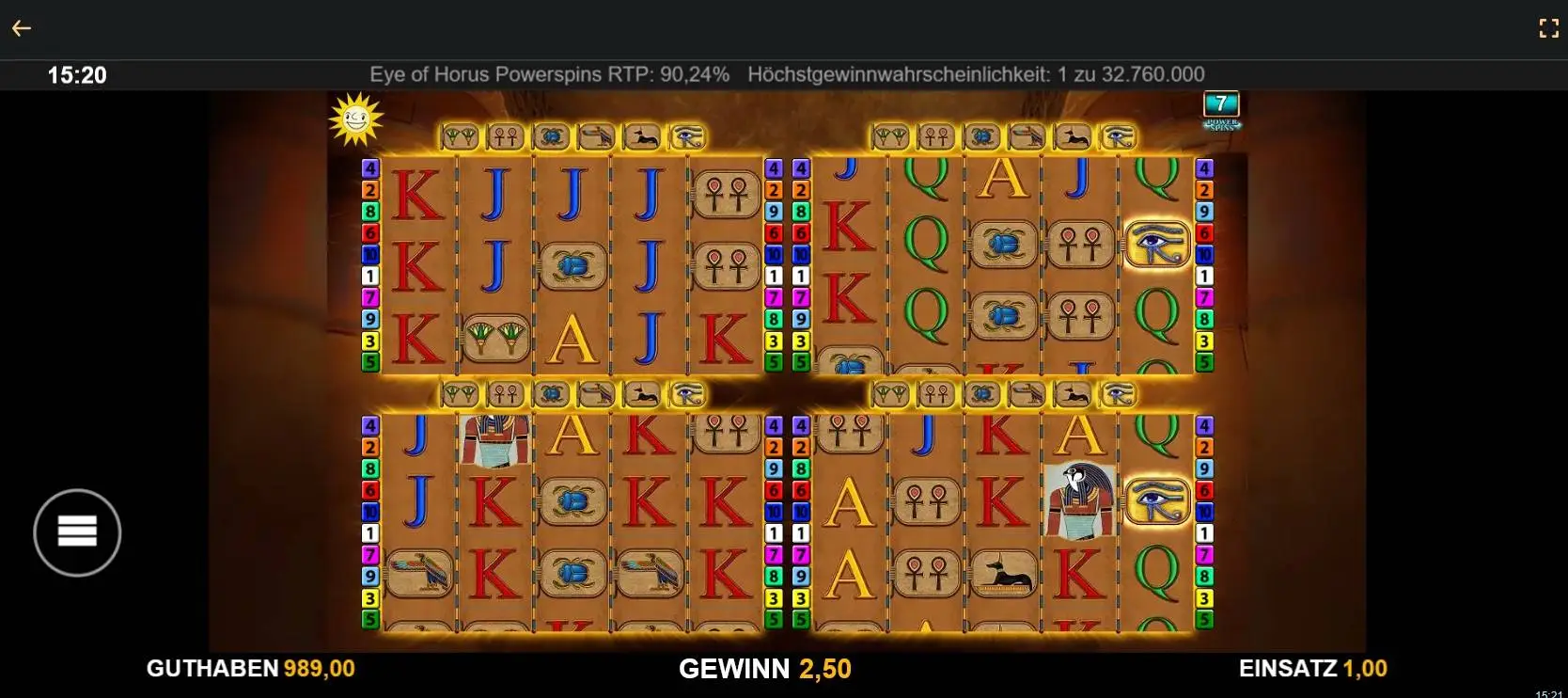The height and width of the screenshot is (698, 1568).
Task: Click winline marker number 10 on the left
Action: 369,251
